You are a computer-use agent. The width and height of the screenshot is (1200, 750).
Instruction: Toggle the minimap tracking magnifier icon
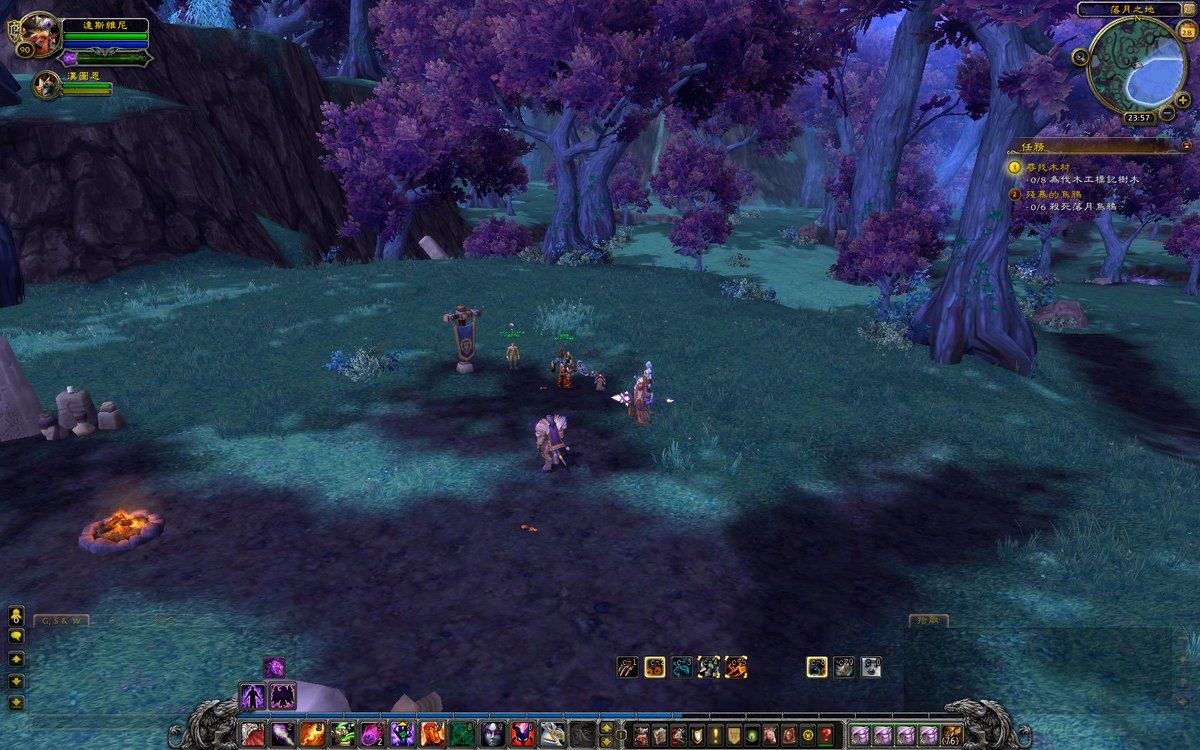point(1080,57)
